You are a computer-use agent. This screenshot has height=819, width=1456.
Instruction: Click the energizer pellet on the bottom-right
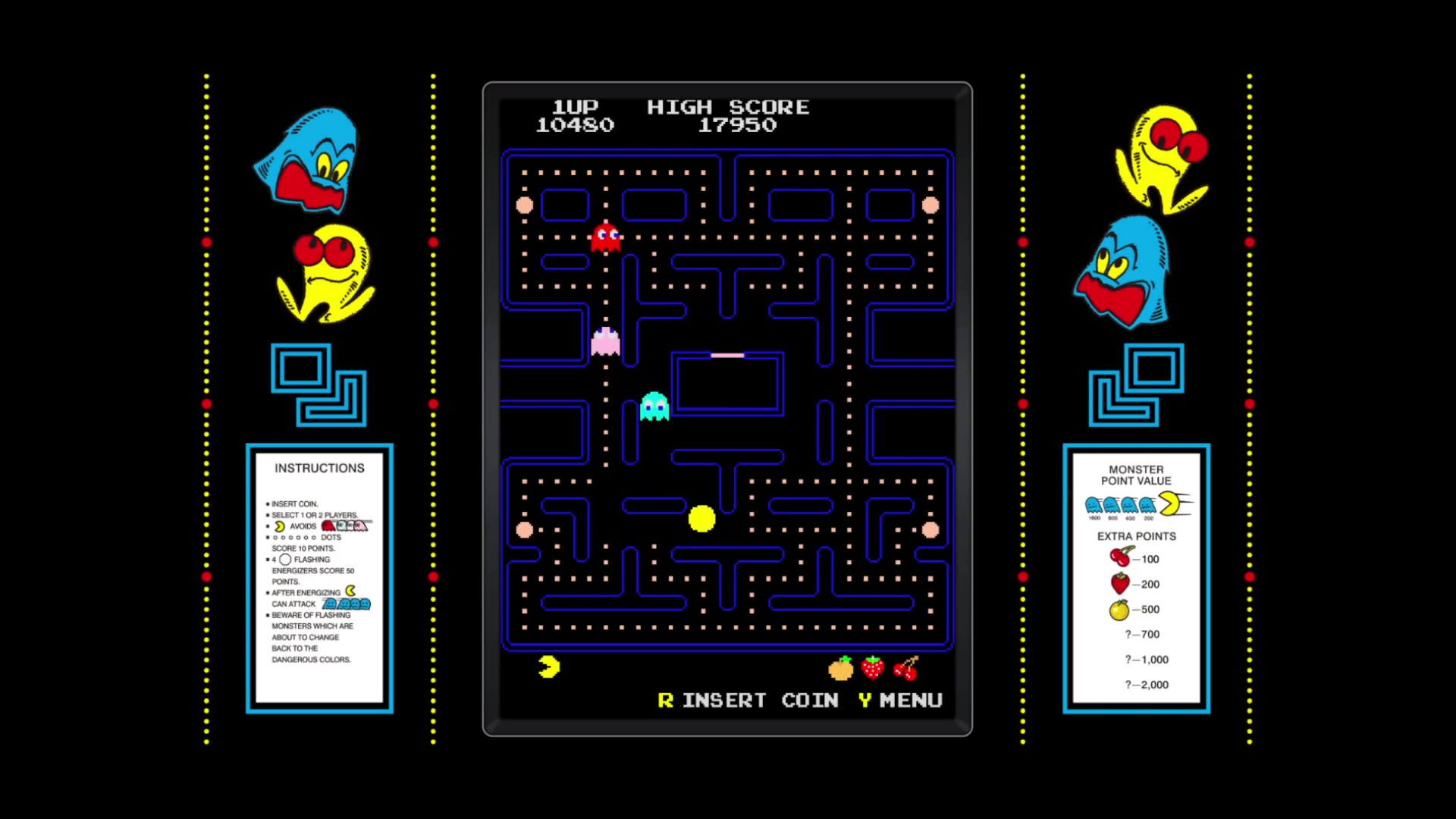tap(930, 531)
